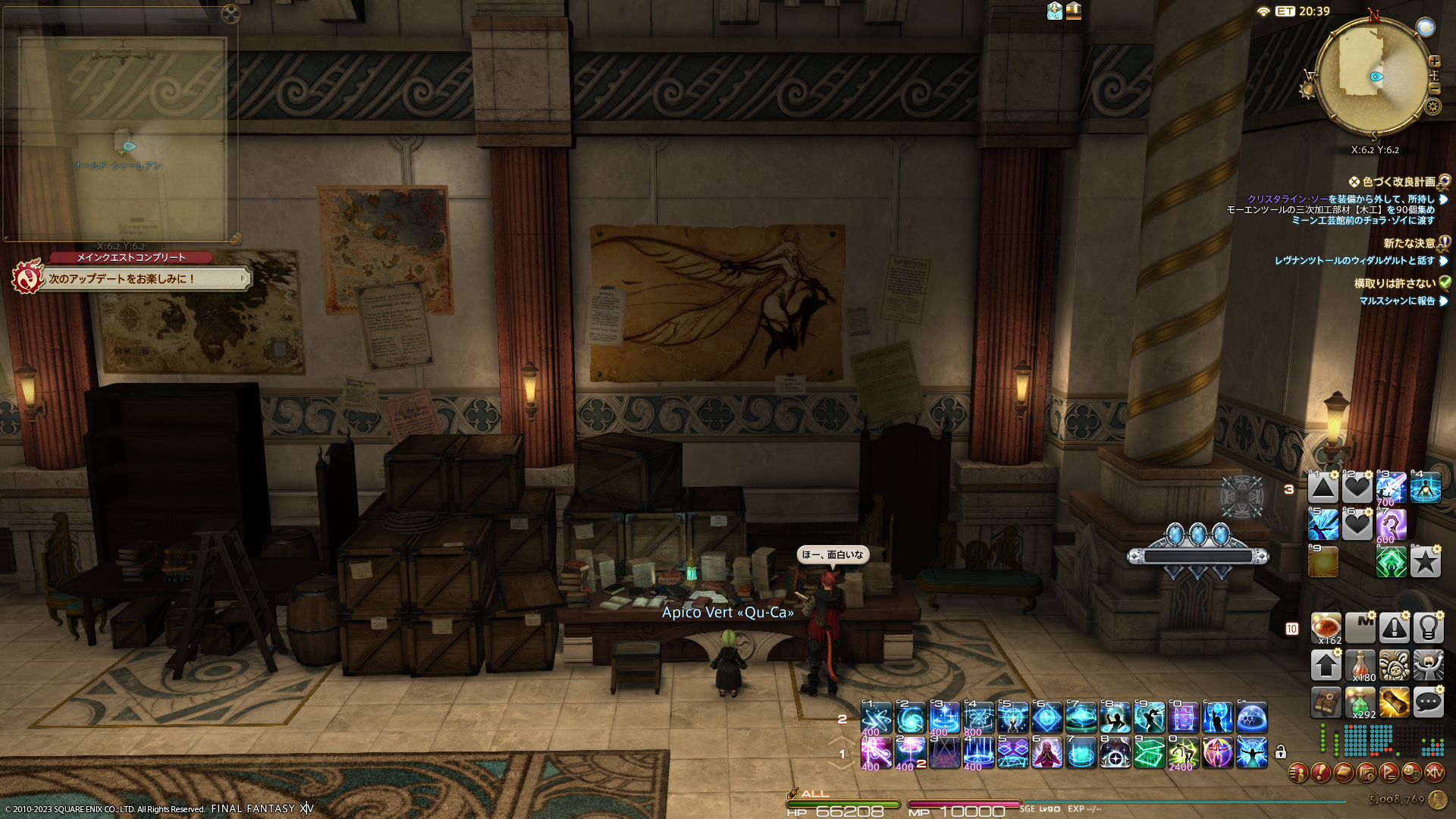Zoom out the minimap with minus button
Image resolution: width=1456 pixels, height=819 pixels.
(x=1434, y=89)
